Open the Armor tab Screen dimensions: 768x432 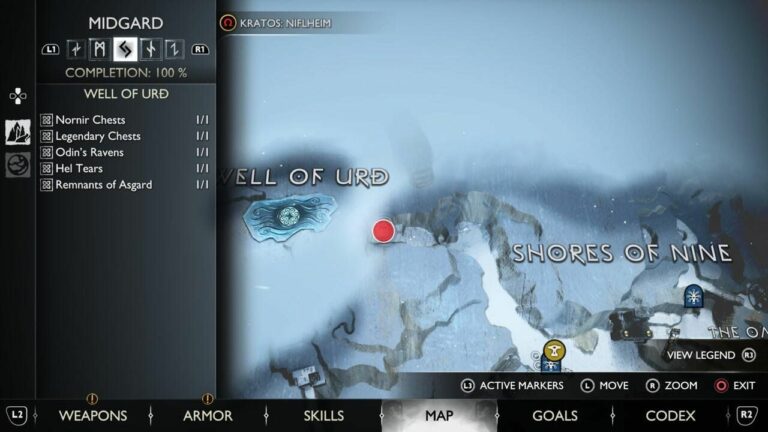[208, 415]
